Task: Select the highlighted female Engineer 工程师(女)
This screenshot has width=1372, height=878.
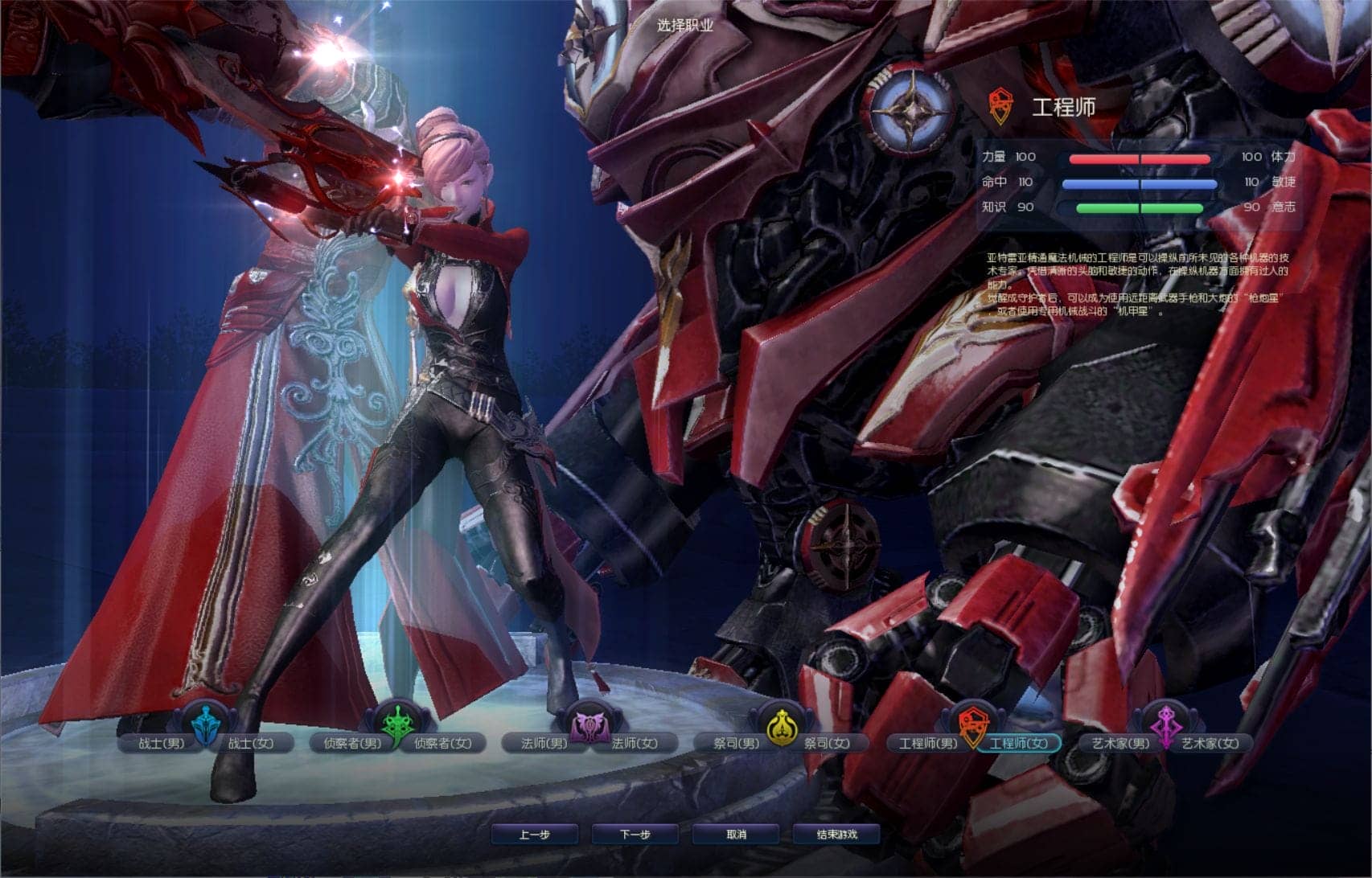Action: [x=1018, y=744]
